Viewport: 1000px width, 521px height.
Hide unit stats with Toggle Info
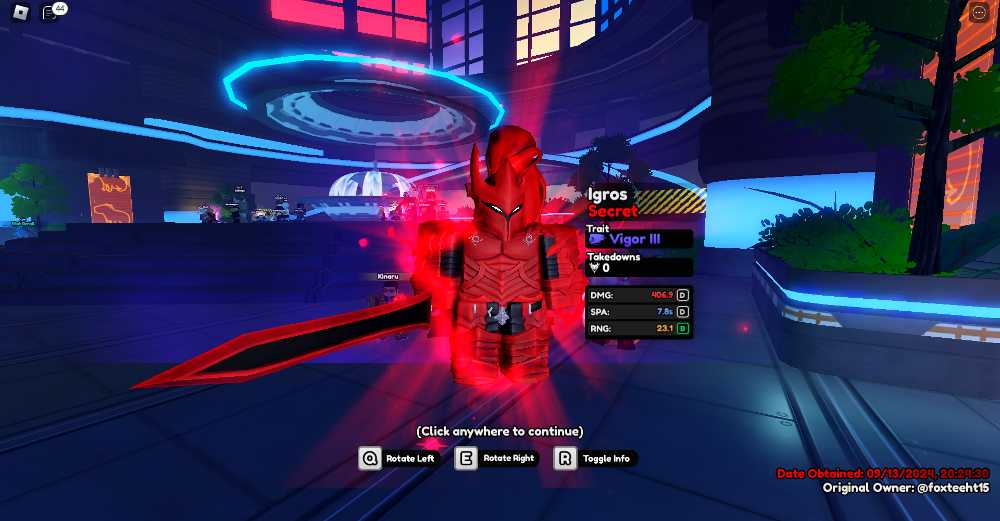(x=594, y=458)
